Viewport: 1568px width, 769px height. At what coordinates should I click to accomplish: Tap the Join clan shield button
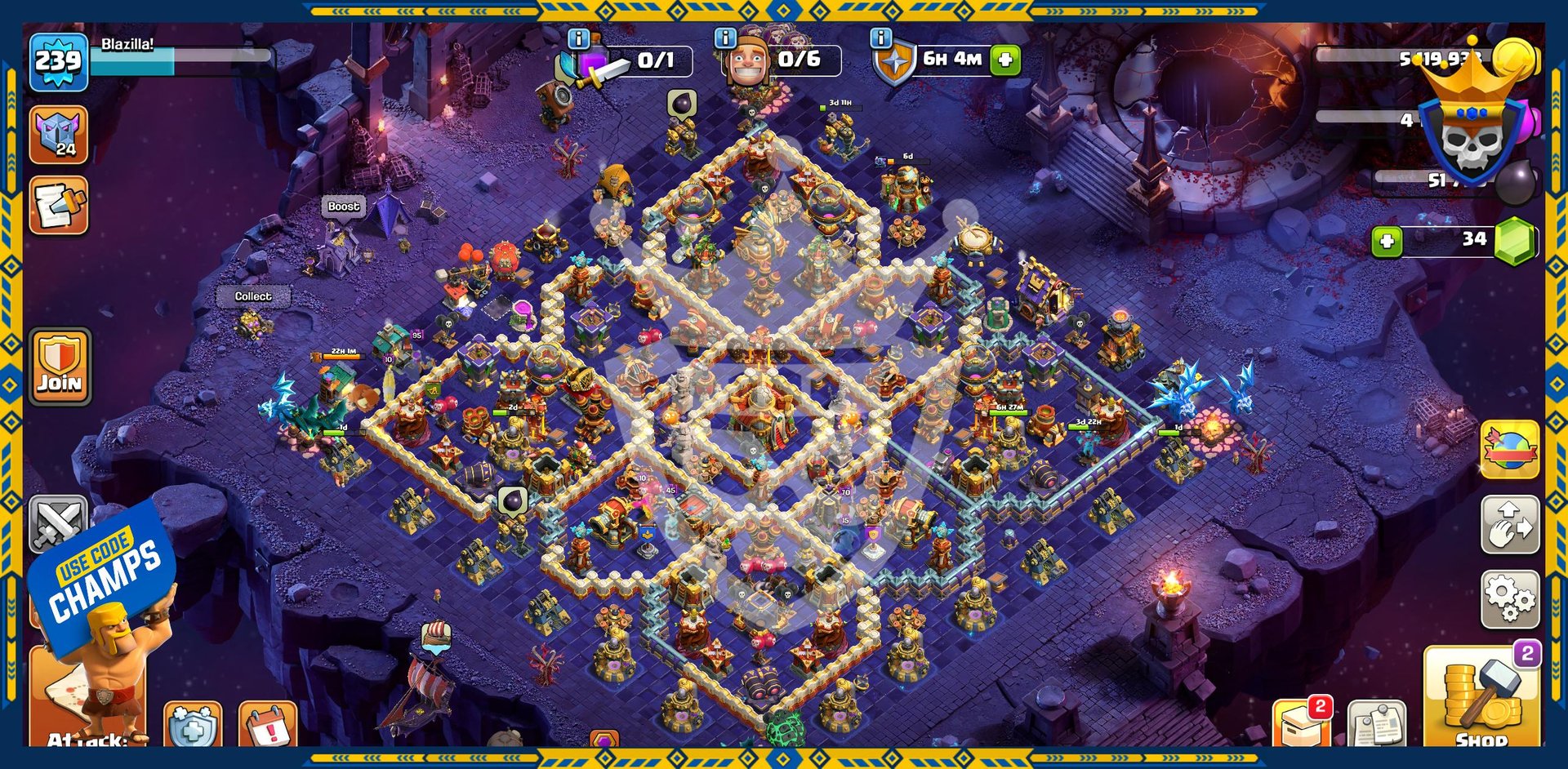point(60,367)
